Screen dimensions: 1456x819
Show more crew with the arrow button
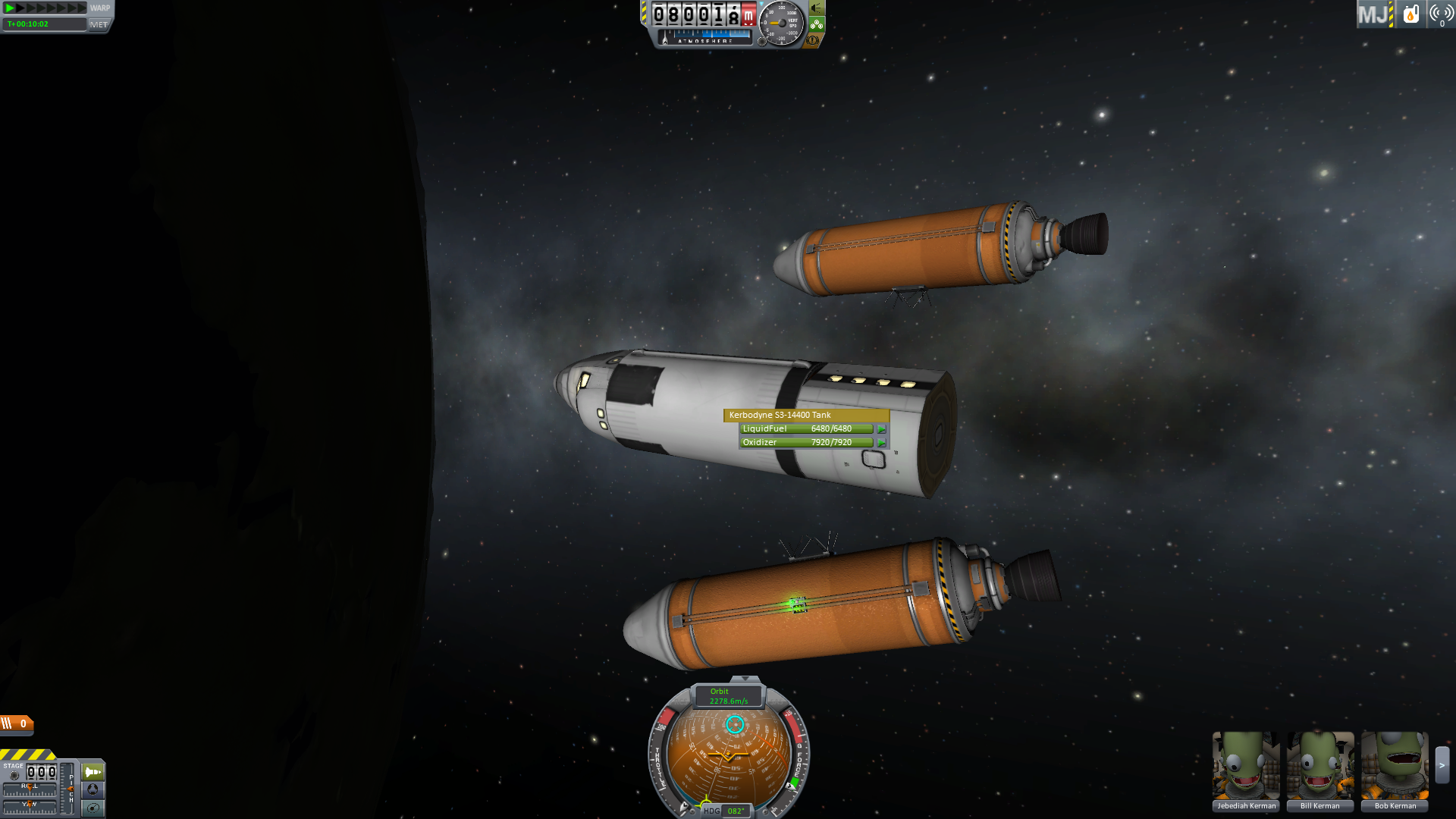click(x=1442, y=765)
